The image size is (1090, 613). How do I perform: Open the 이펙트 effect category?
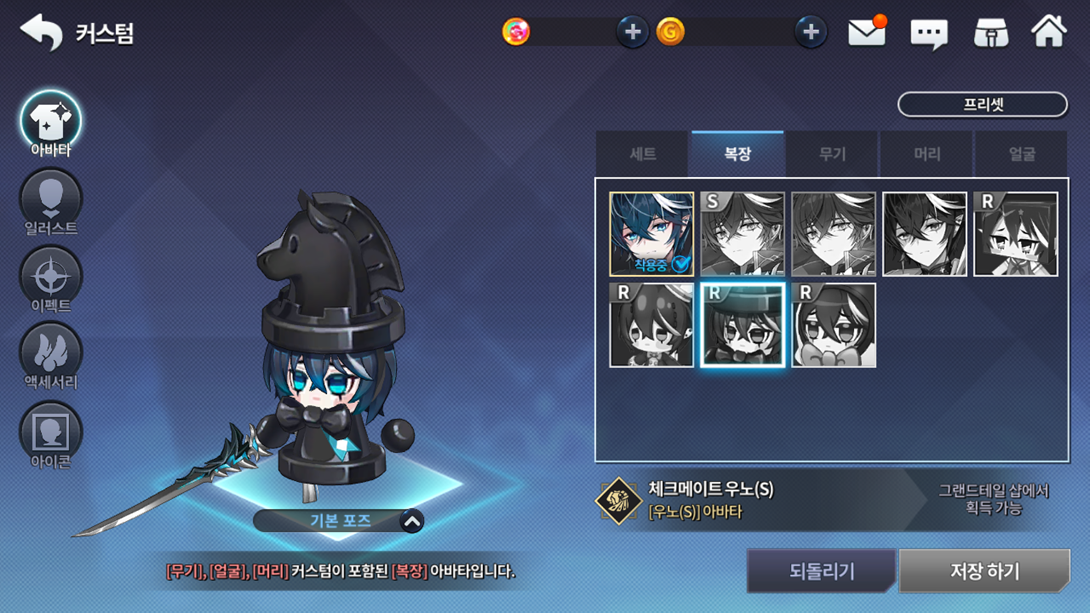(50, 279)
